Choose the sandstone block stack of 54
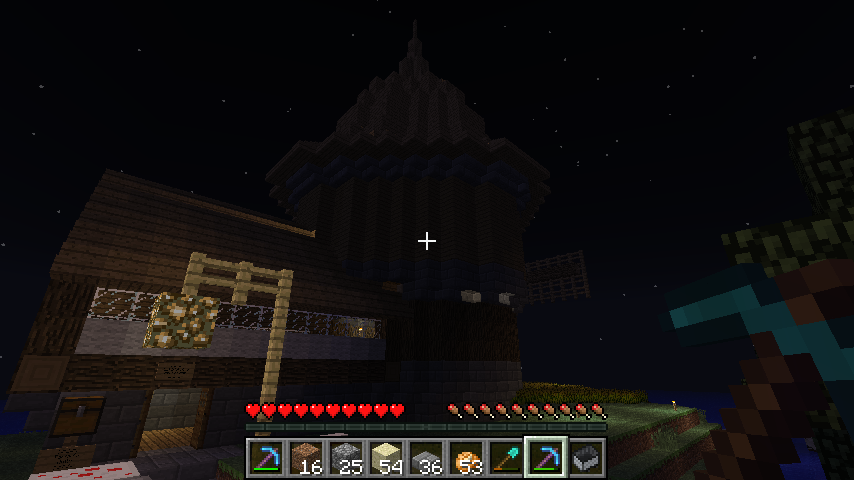This screenshot has height=480, width=854. point(386,458)
